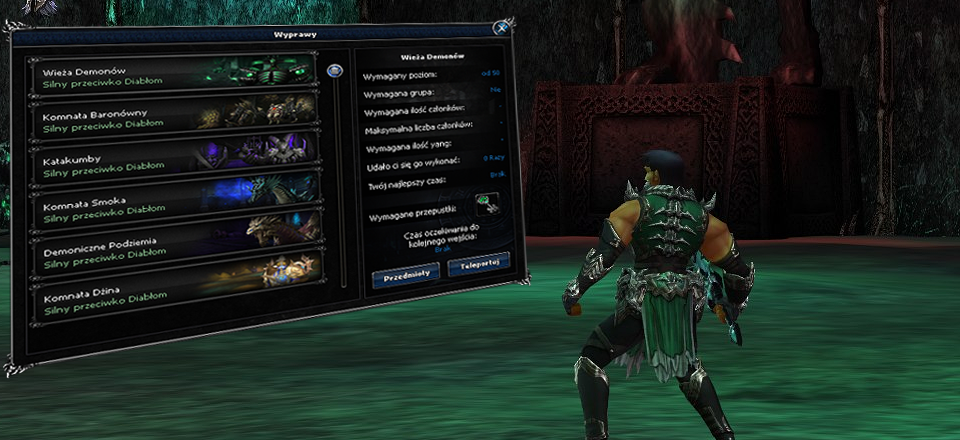
Task: Click the expedition list scrollbar handle
Action: tap(335, 71)
